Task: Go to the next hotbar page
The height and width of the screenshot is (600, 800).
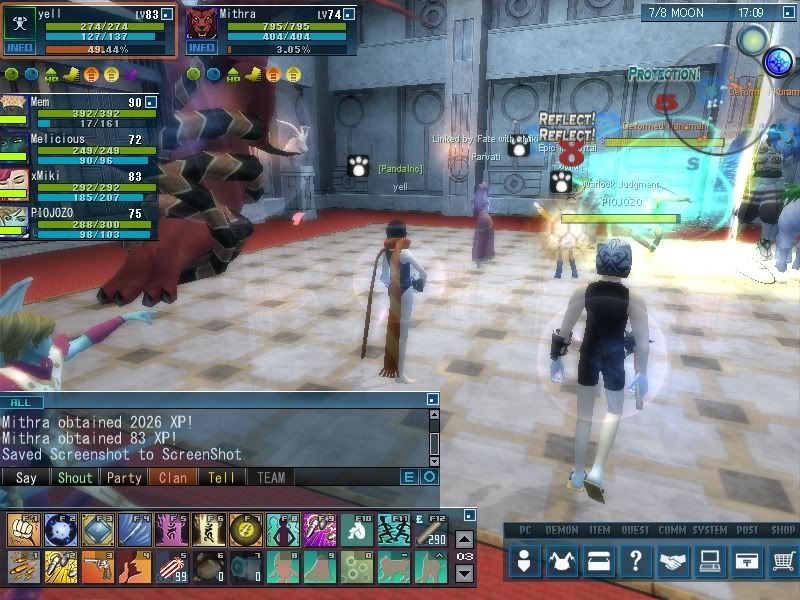Action: (x=464, y=573)
